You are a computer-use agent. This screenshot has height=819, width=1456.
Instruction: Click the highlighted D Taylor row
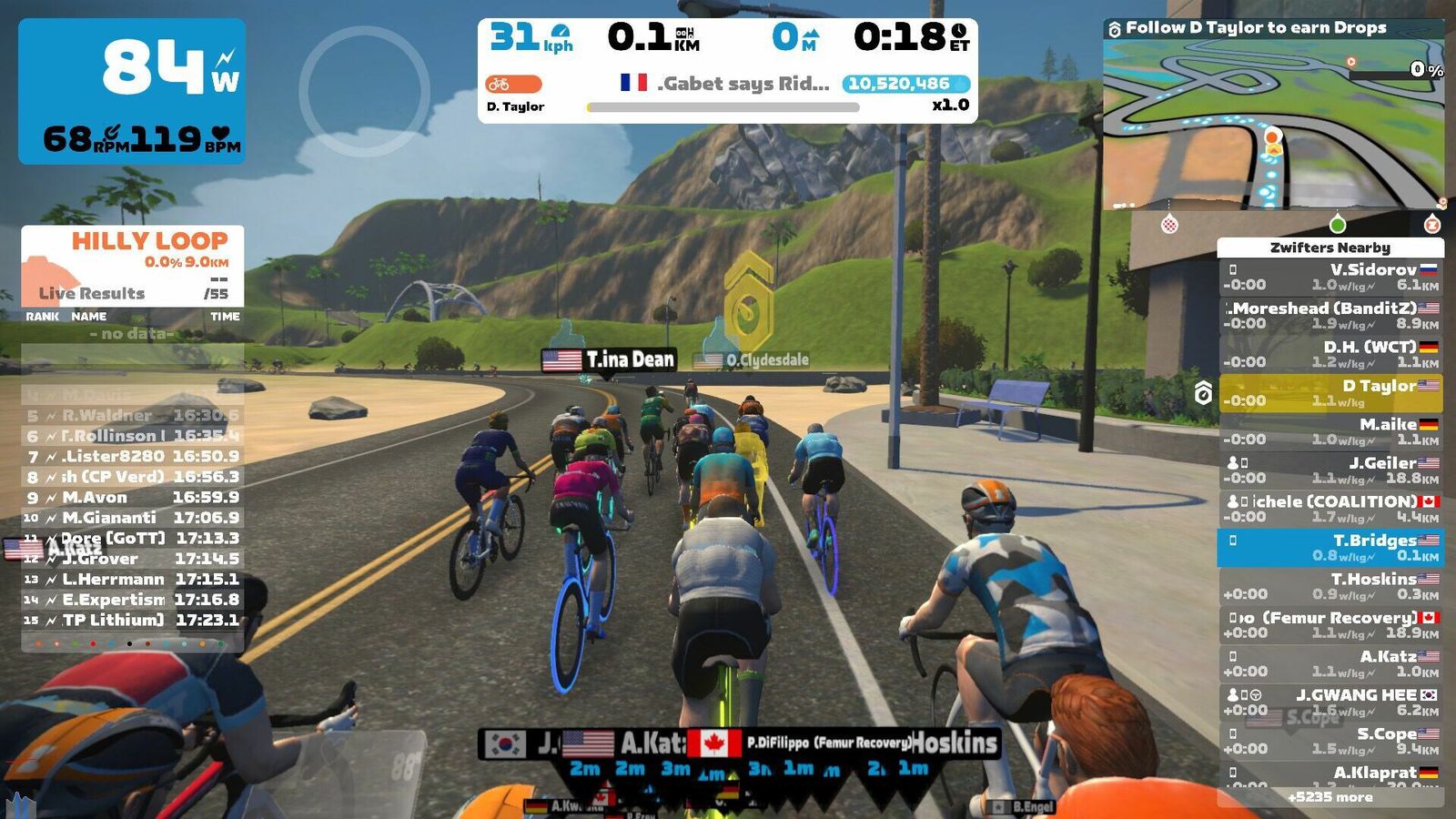1330,392
